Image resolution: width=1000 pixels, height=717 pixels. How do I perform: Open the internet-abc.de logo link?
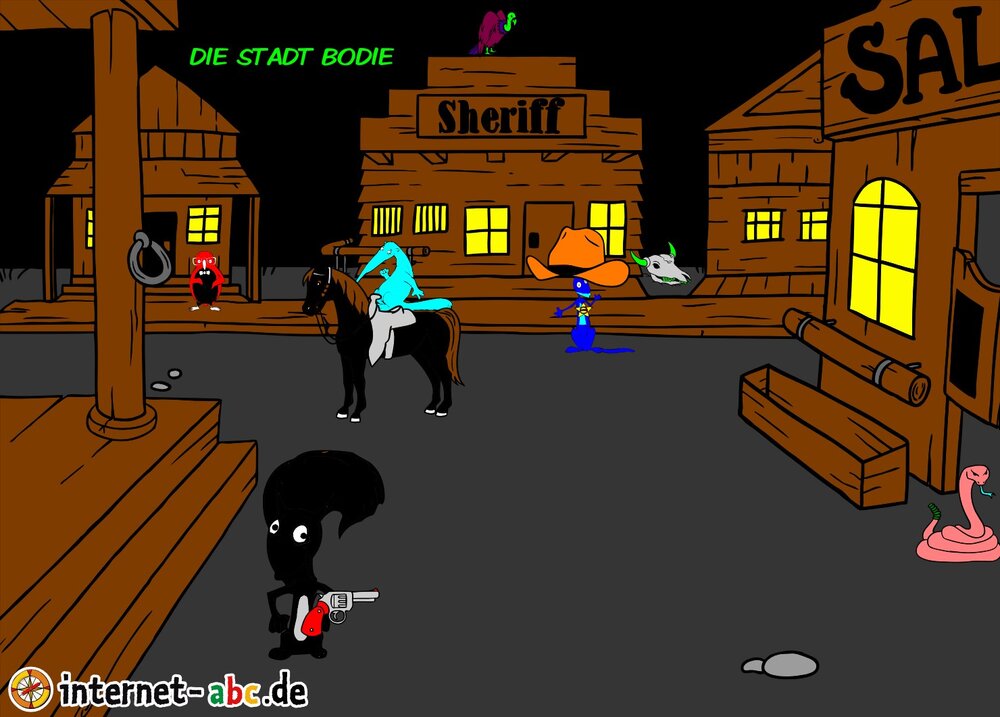(160, 689)
